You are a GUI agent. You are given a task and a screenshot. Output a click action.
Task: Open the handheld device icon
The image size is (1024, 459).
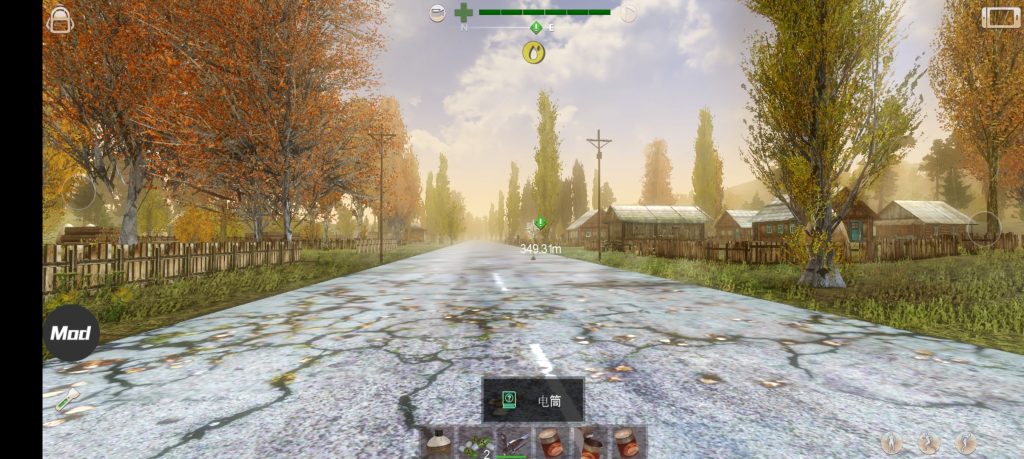pos(997,17)
